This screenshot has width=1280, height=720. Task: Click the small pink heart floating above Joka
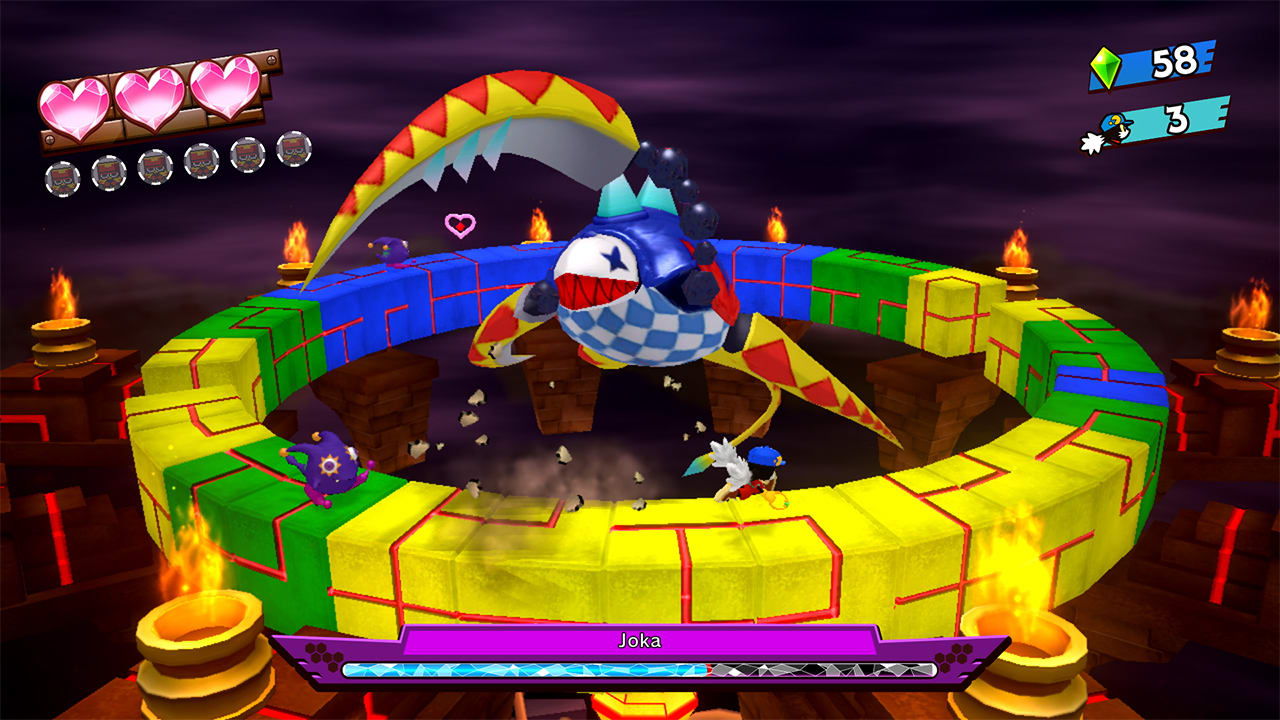[458, 222]
